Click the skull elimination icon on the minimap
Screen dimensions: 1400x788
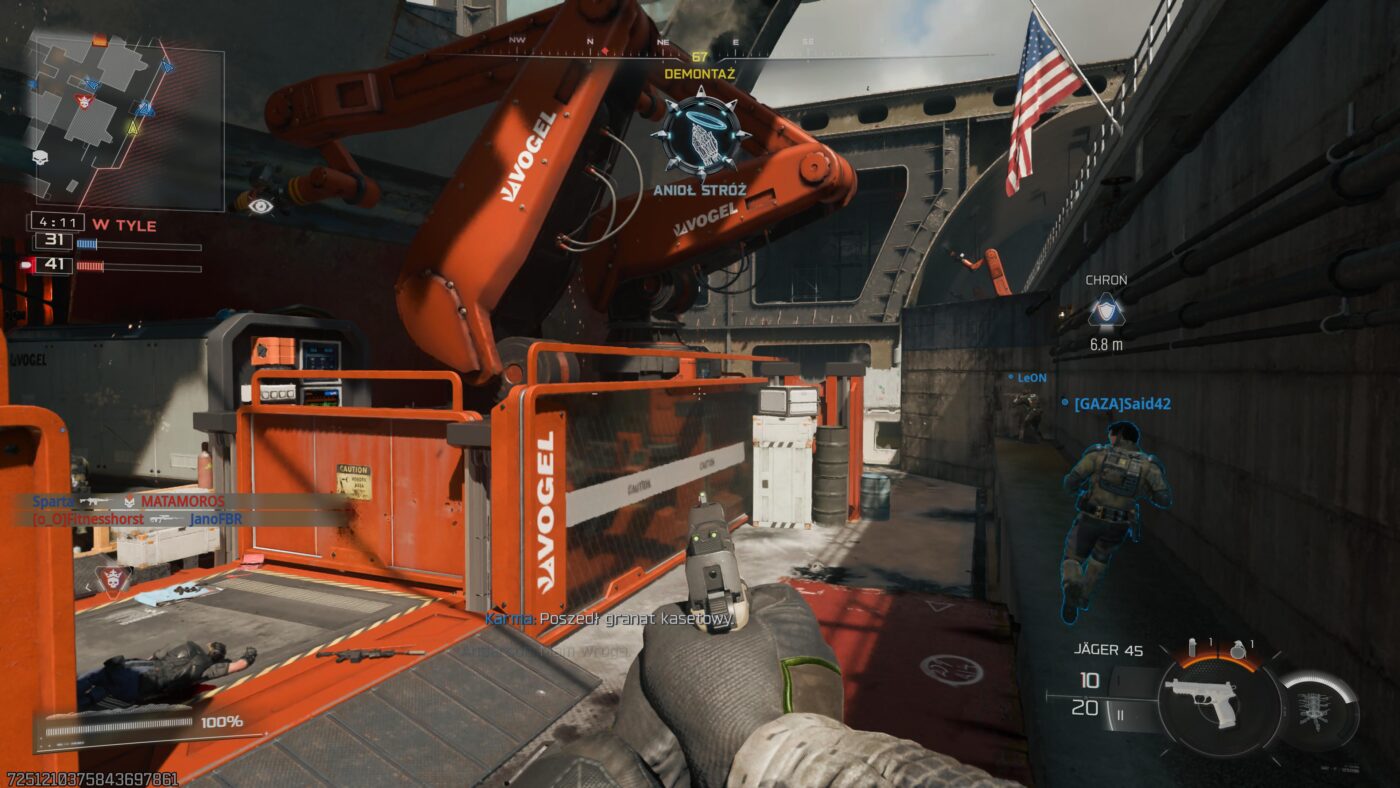40,156
